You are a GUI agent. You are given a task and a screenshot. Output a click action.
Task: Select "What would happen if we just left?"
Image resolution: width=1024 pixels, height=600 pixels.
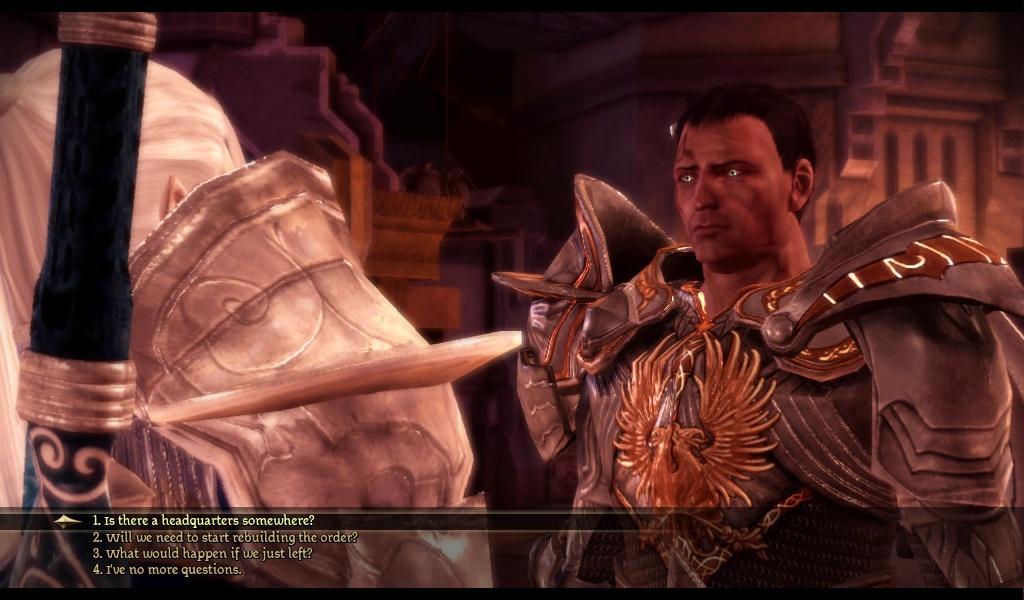[x=203, y=553]
